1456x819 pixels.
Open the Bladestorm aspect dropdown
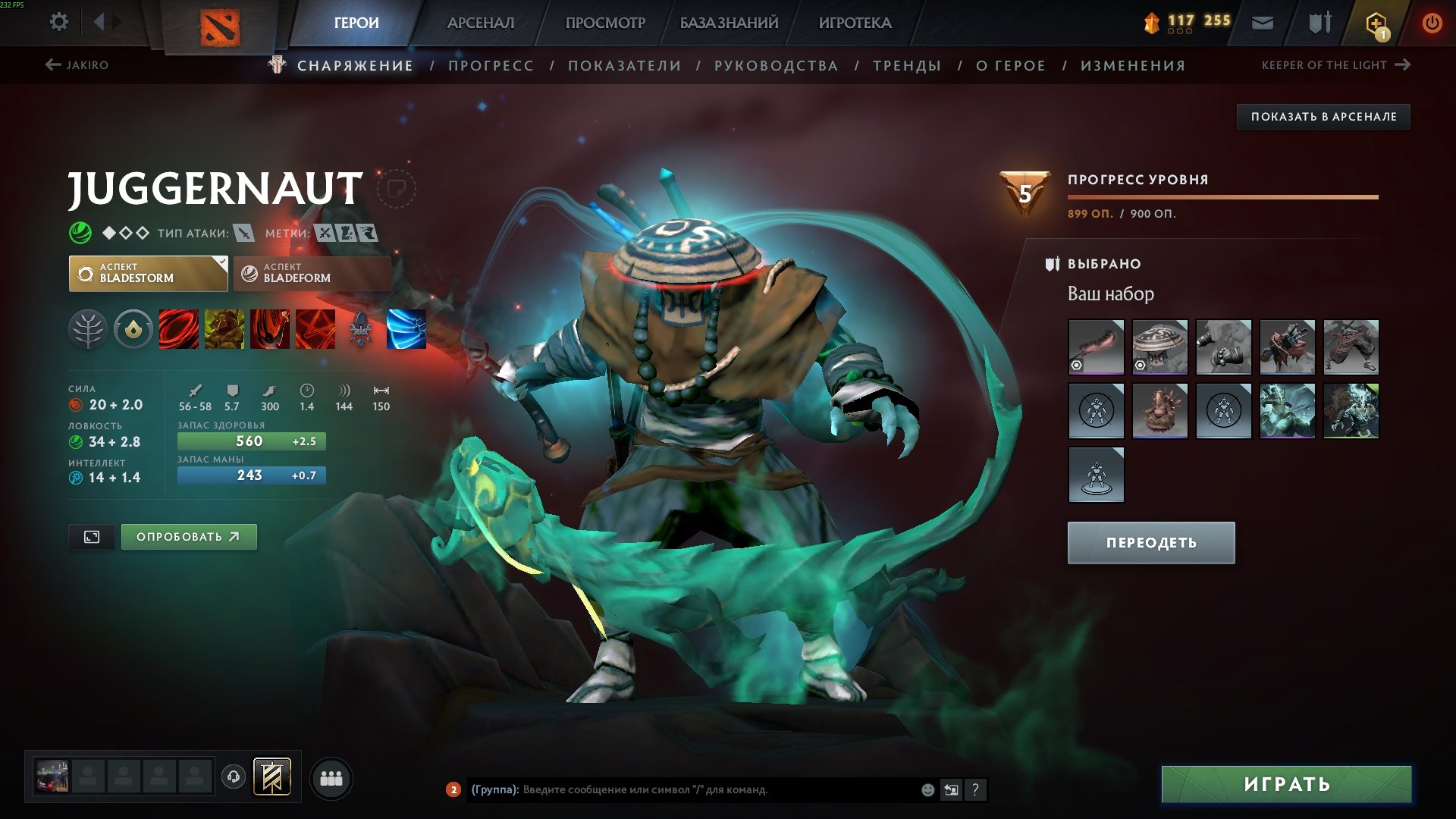point(148,273)
